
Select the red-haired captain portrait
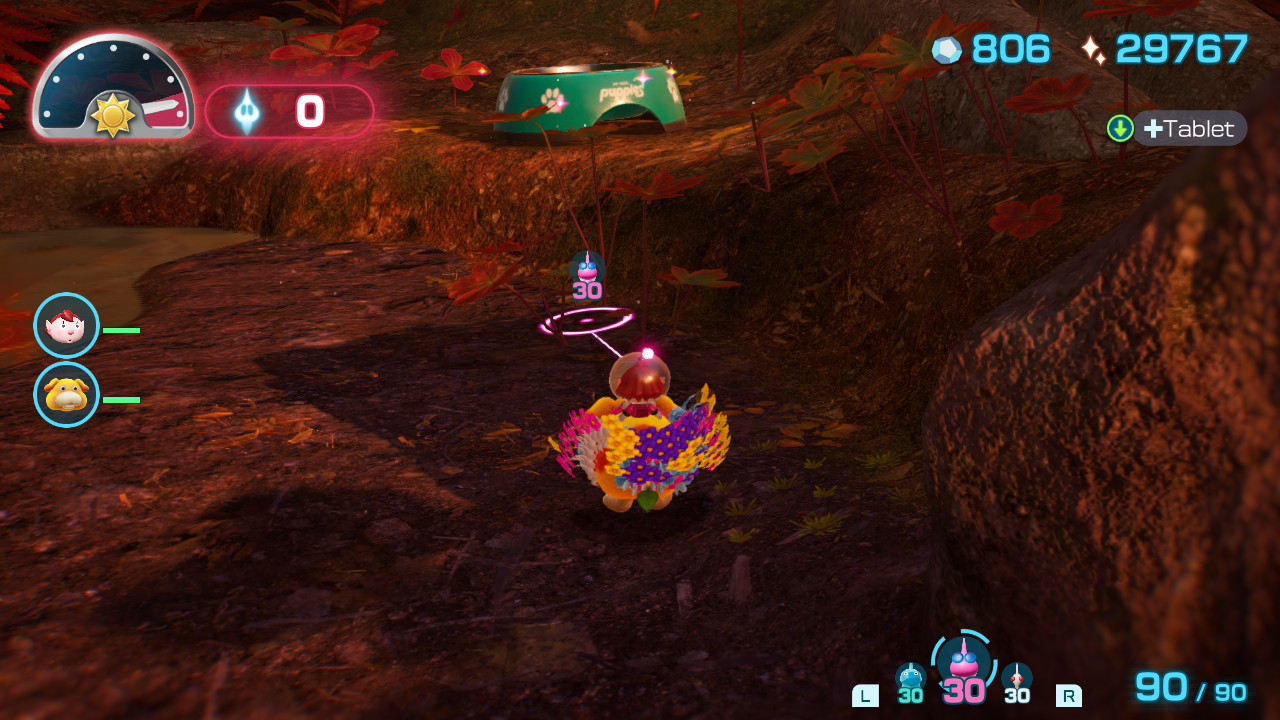coord(66,326)
